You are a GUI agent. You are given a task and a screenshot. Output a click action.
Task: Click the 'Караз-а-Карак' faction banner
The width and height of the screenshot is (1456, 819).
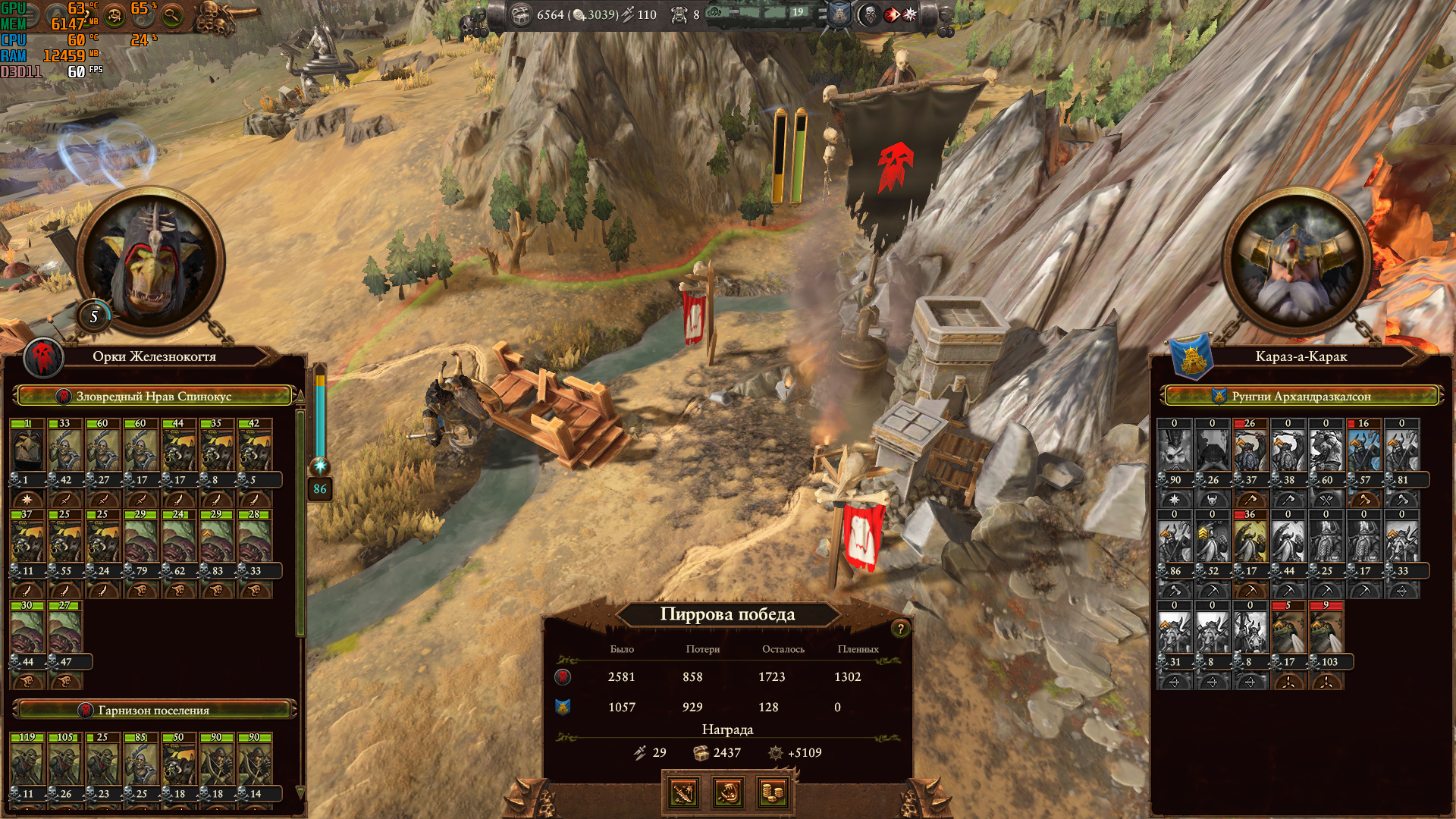(x=1301, y=356)
